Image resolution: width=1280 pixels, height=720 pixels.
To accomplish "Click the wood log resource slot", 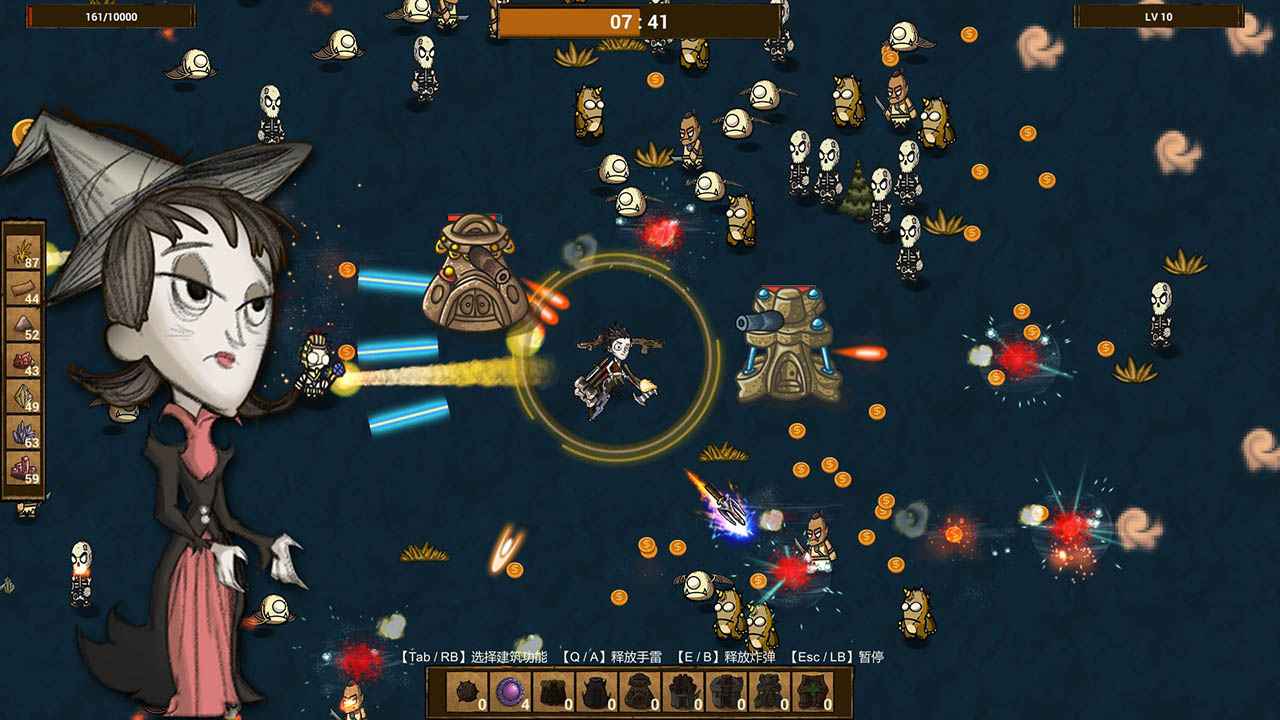I will coord(24,287).
